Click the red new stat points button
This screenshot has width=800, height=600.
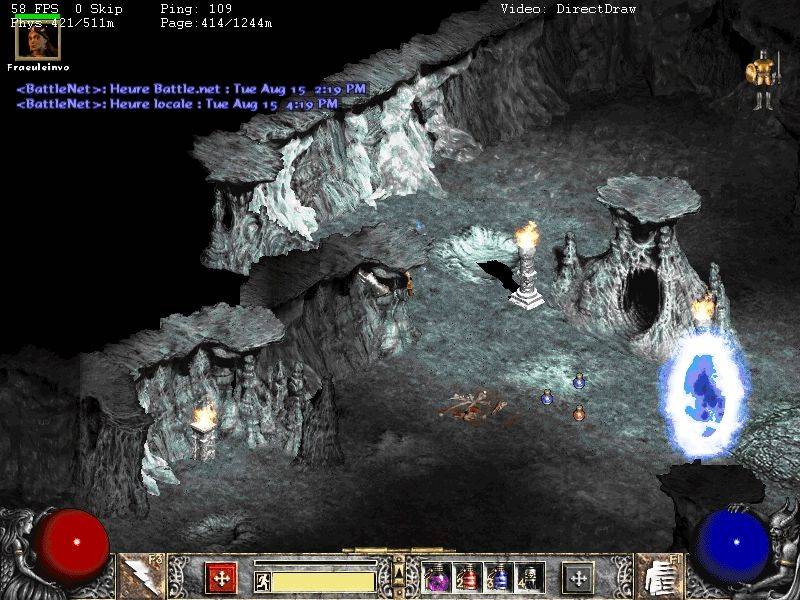pyautogui.click(x=221, y=577)
